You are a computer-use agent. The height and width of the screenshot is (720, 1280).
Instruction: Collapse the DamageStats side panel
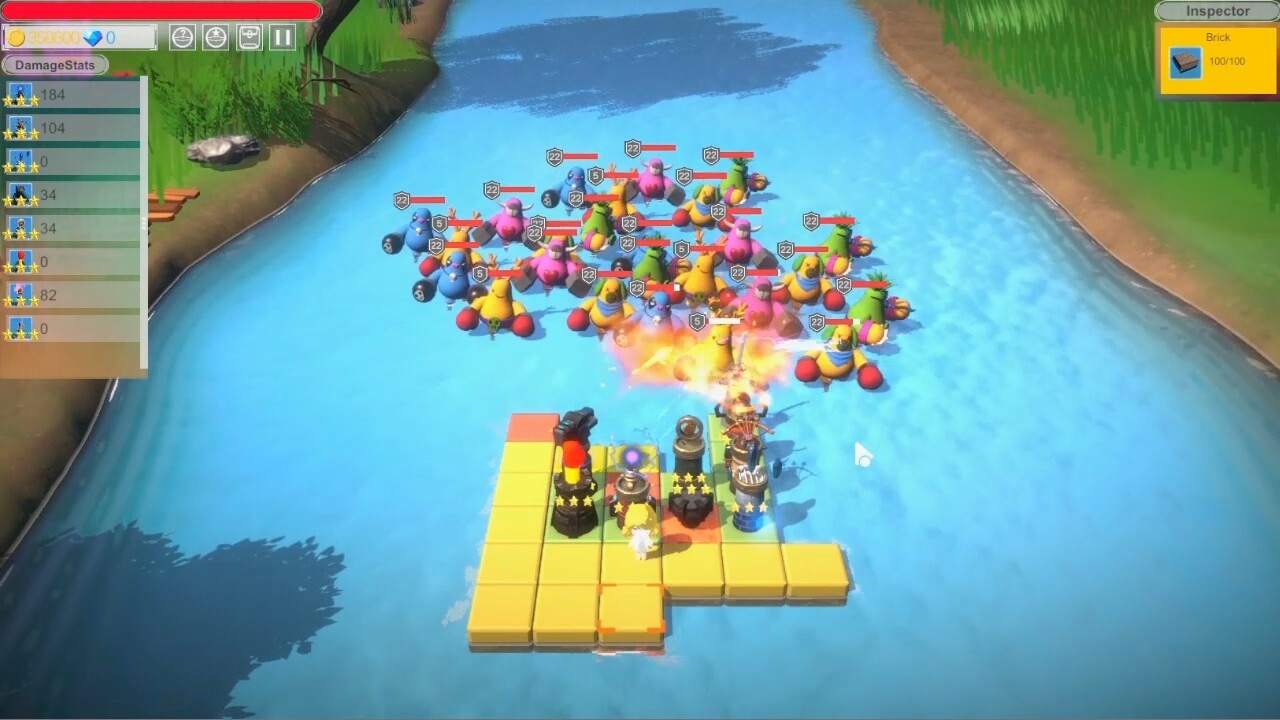[x=53, y=65]
